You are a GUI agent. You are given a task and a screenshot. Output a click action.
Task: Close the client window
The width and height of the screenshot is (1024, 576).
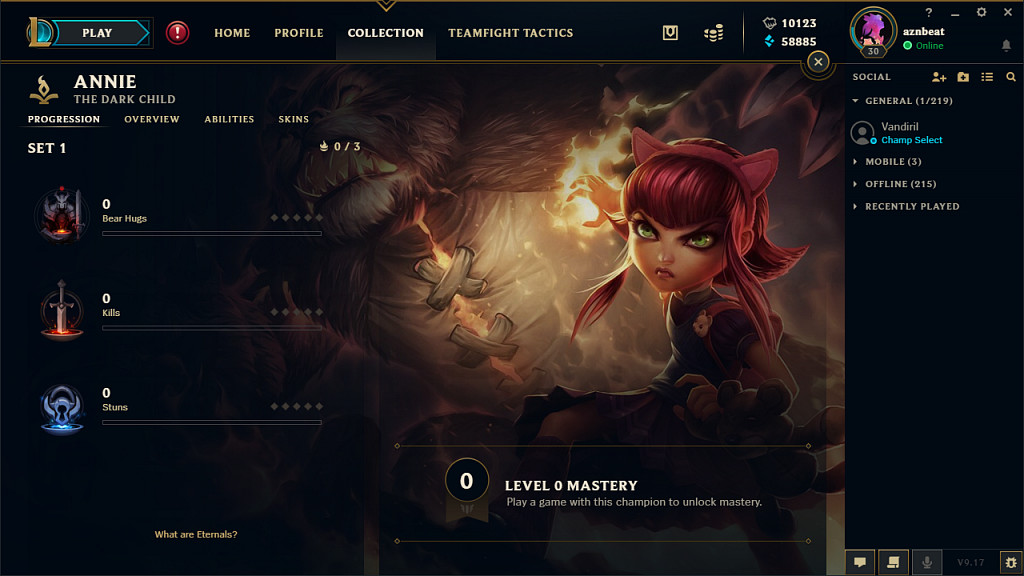pos(1007,12)
